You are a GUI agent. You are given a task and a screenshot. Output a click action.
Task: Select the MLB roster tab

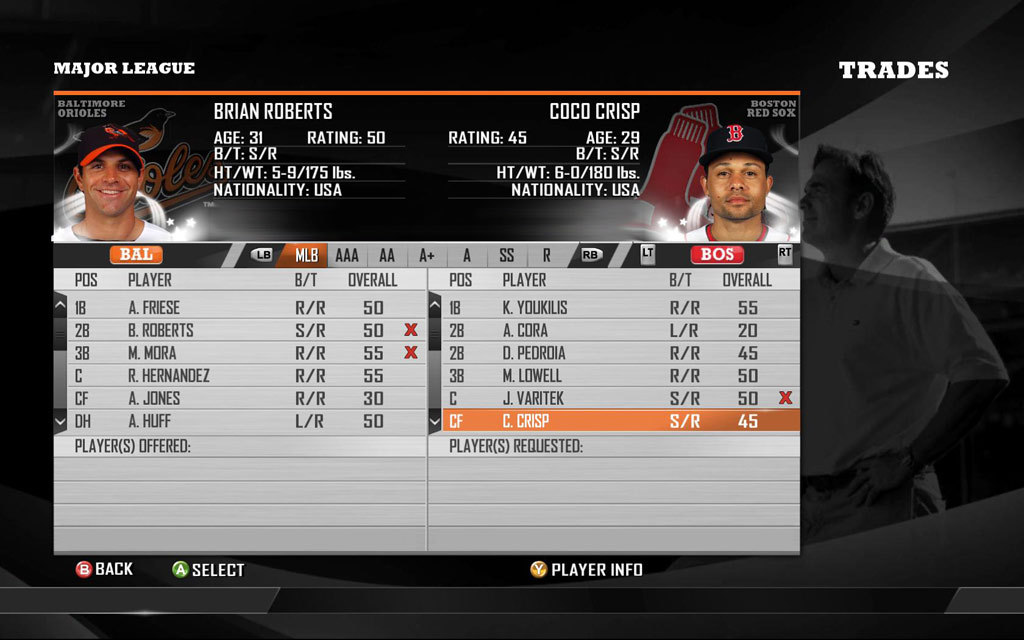point(306,255)
